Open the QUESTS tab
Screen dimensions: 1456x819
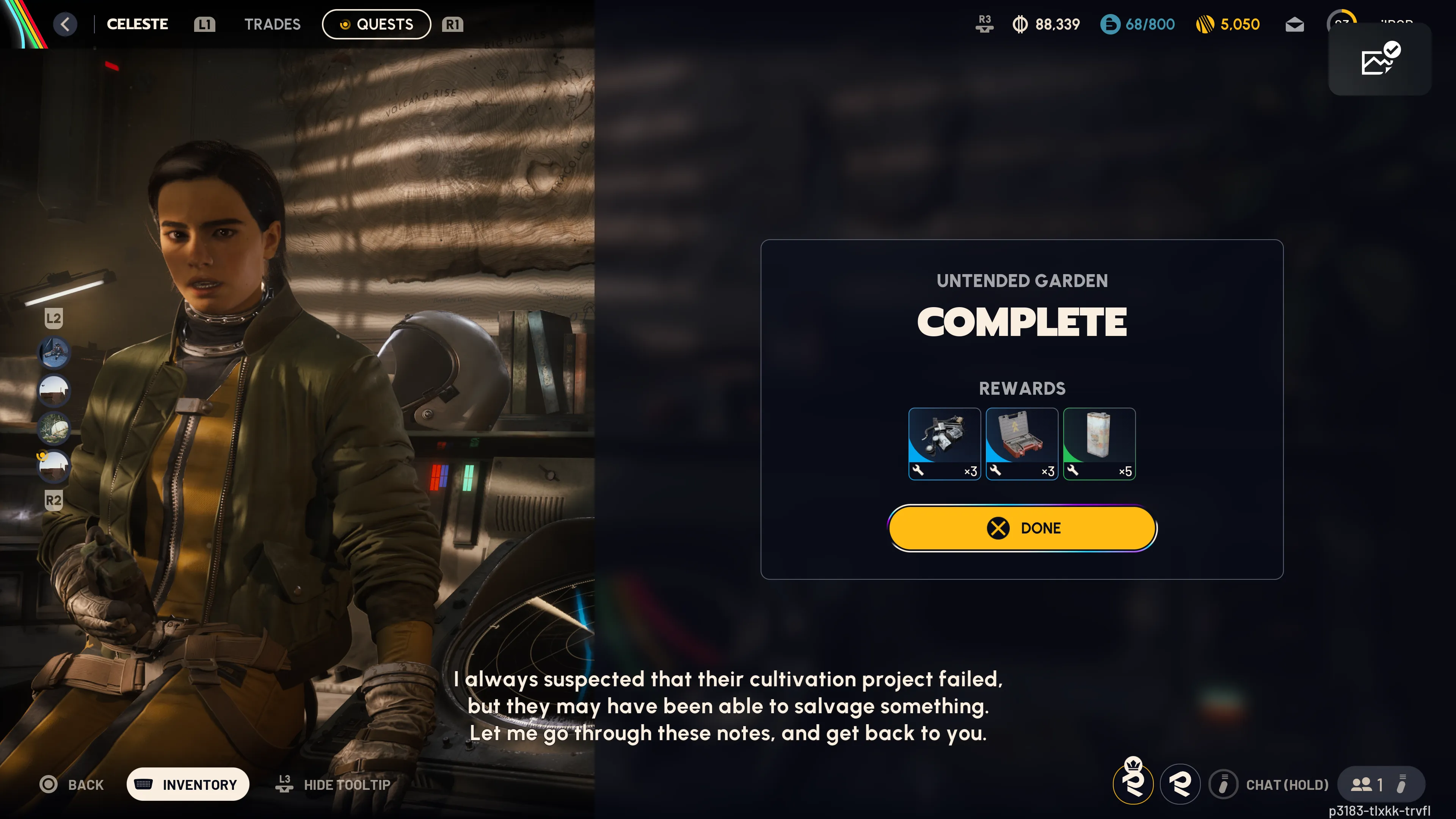coord(377,24)
